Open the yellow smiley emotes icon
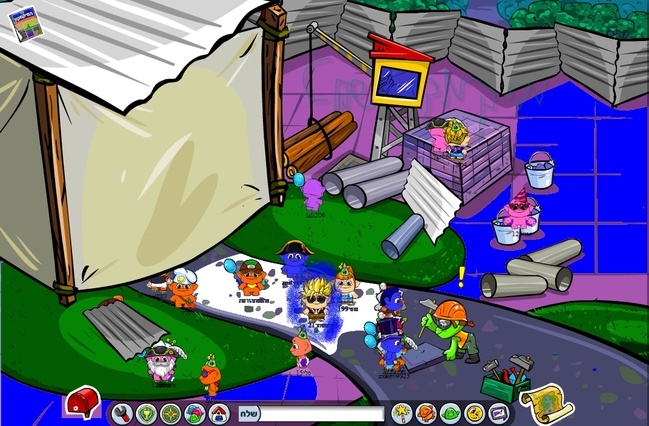This screenshot has height=426, width=649. pyautogui.click(x=474, y=412)
